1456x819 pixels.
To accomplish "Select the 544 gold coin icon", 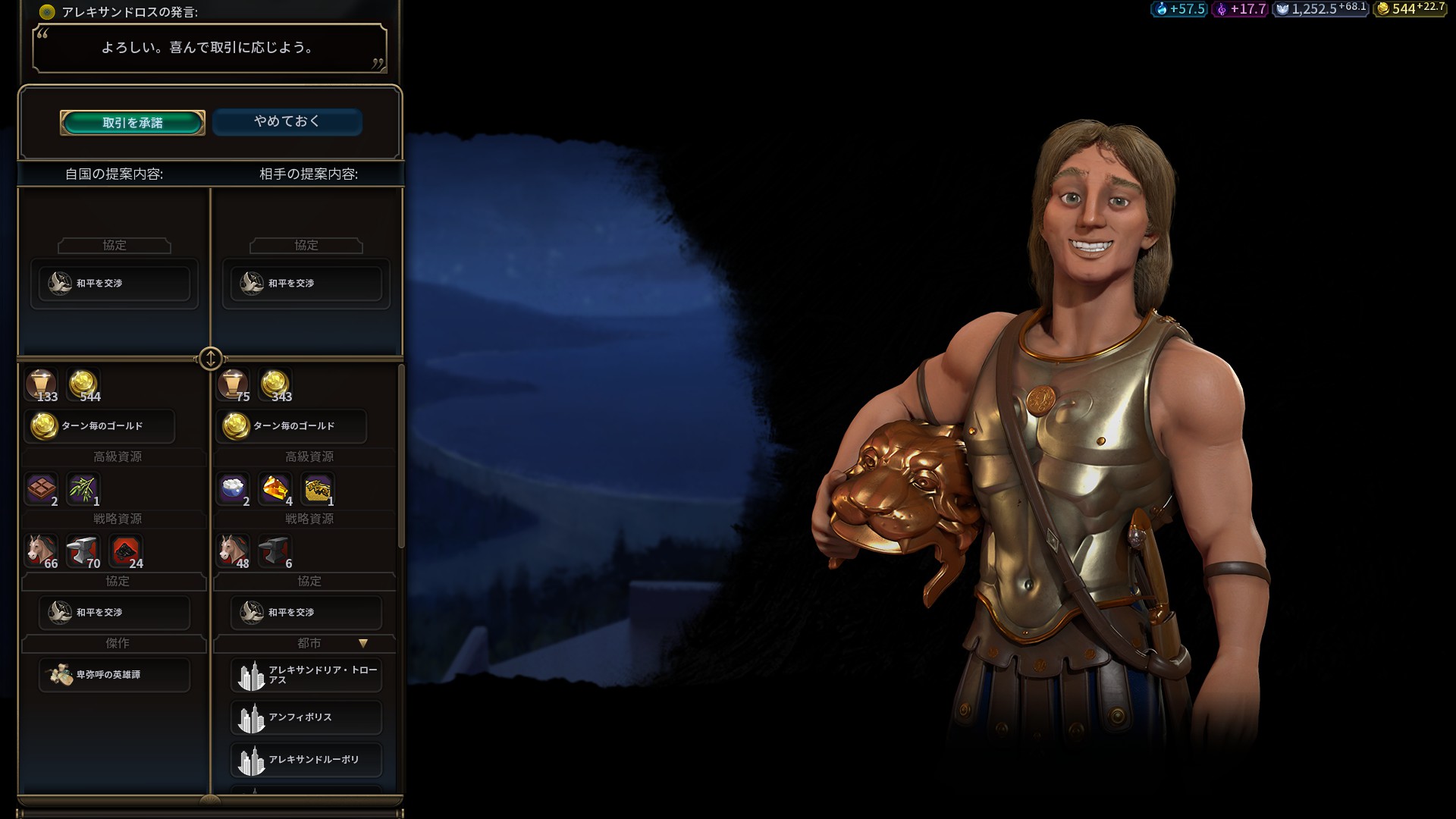I will (83, 384).
